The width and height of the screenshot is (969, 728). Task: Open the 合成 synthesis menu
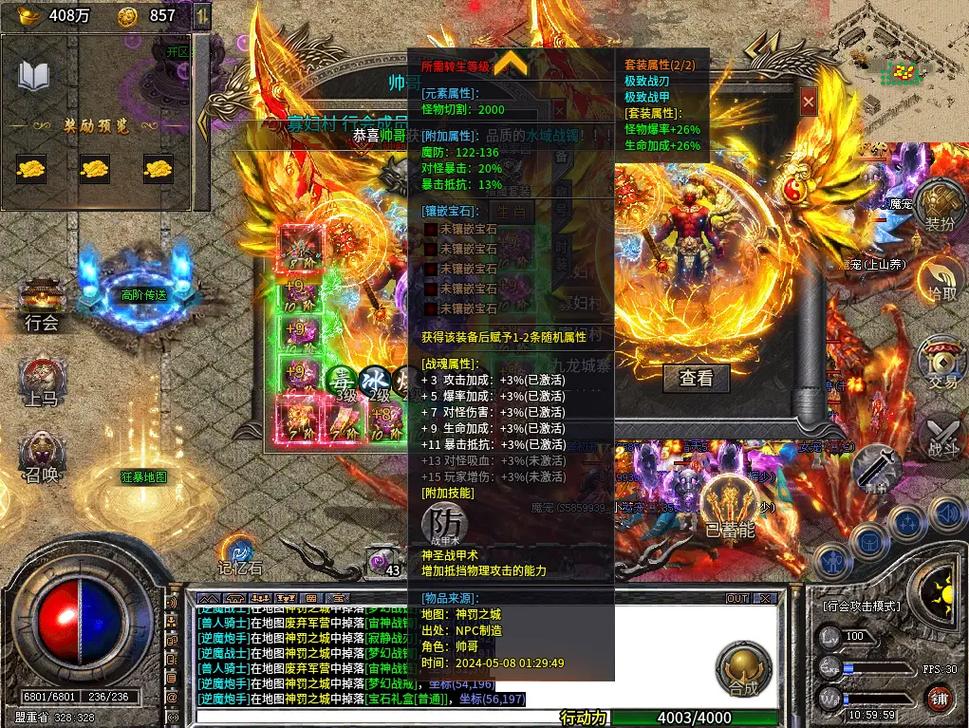[x=743, y=669]
